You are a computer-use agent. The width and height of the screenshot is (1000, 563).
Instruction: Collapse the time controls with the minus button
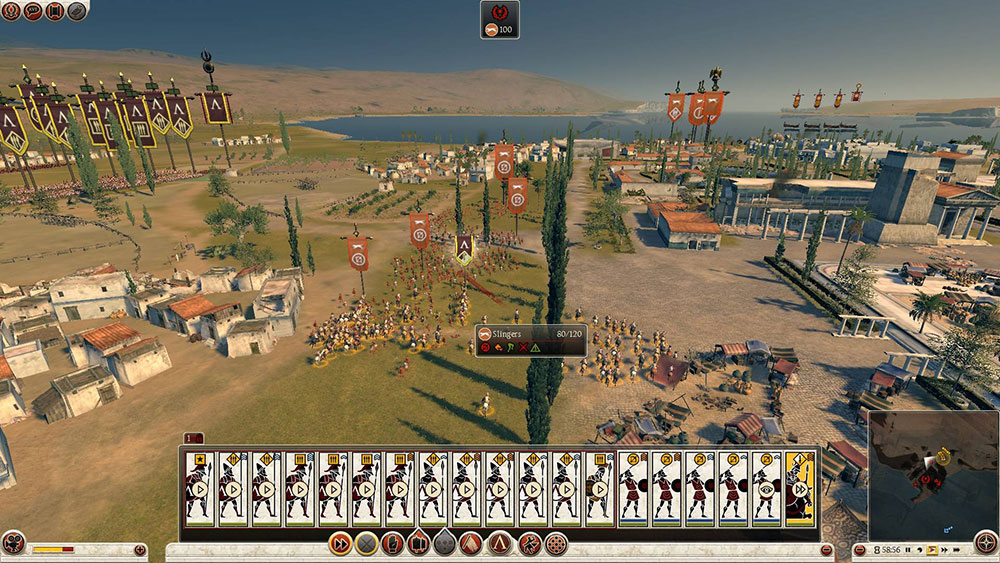point(860,551)
